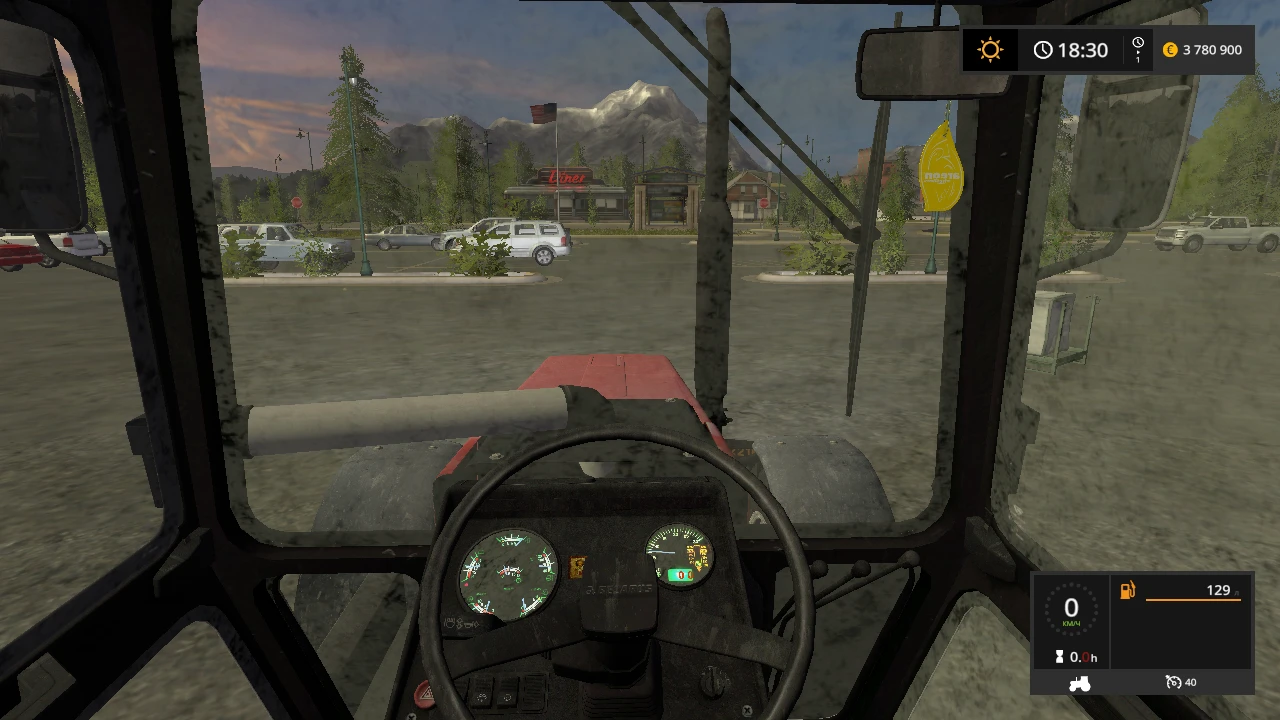1280x720 pixels.
Task: Click the euro coin icon next to the balance
Action: tap(1168, 49)
